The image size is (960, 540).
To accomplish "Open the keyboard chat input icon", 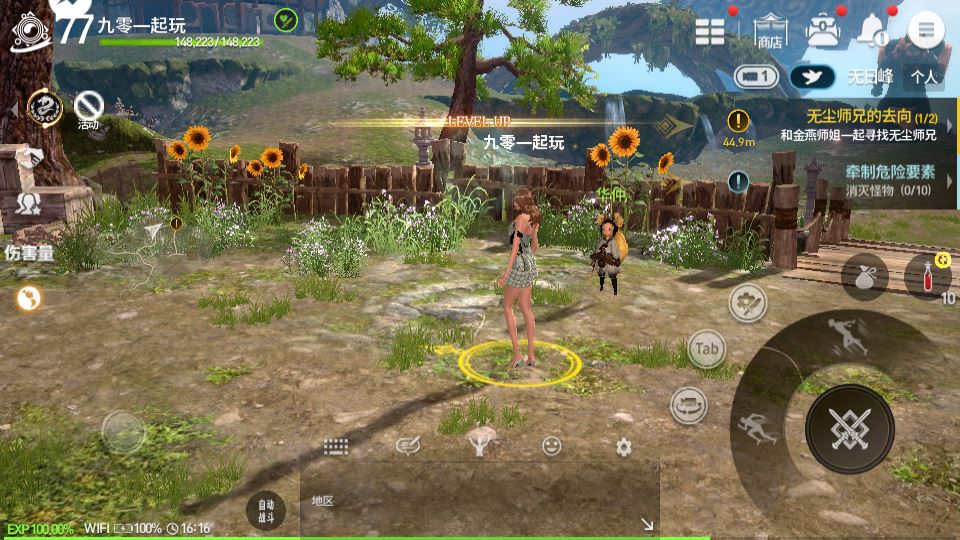I will [335, 447].
